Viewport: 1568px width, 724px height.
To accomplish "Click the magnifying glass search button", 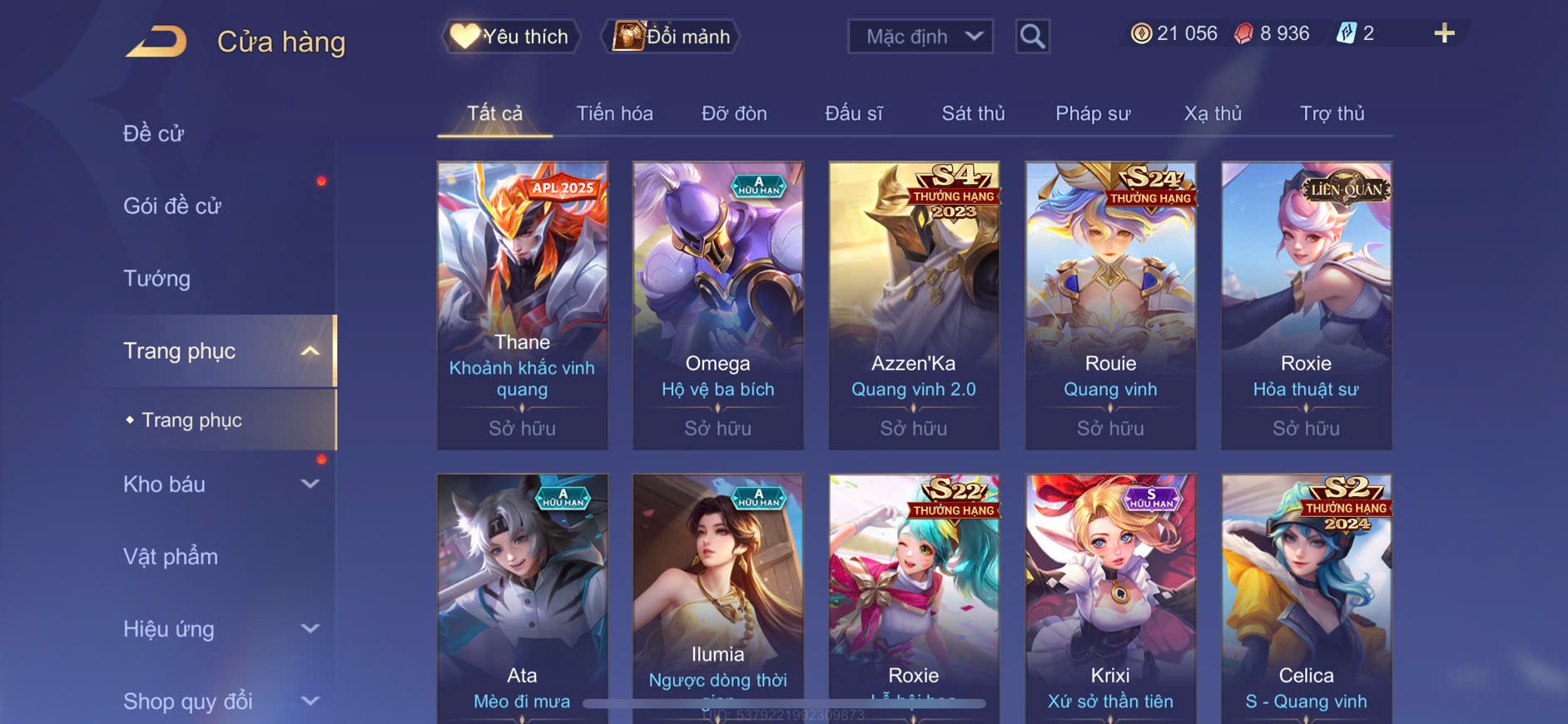I will tap(1032, 37).
